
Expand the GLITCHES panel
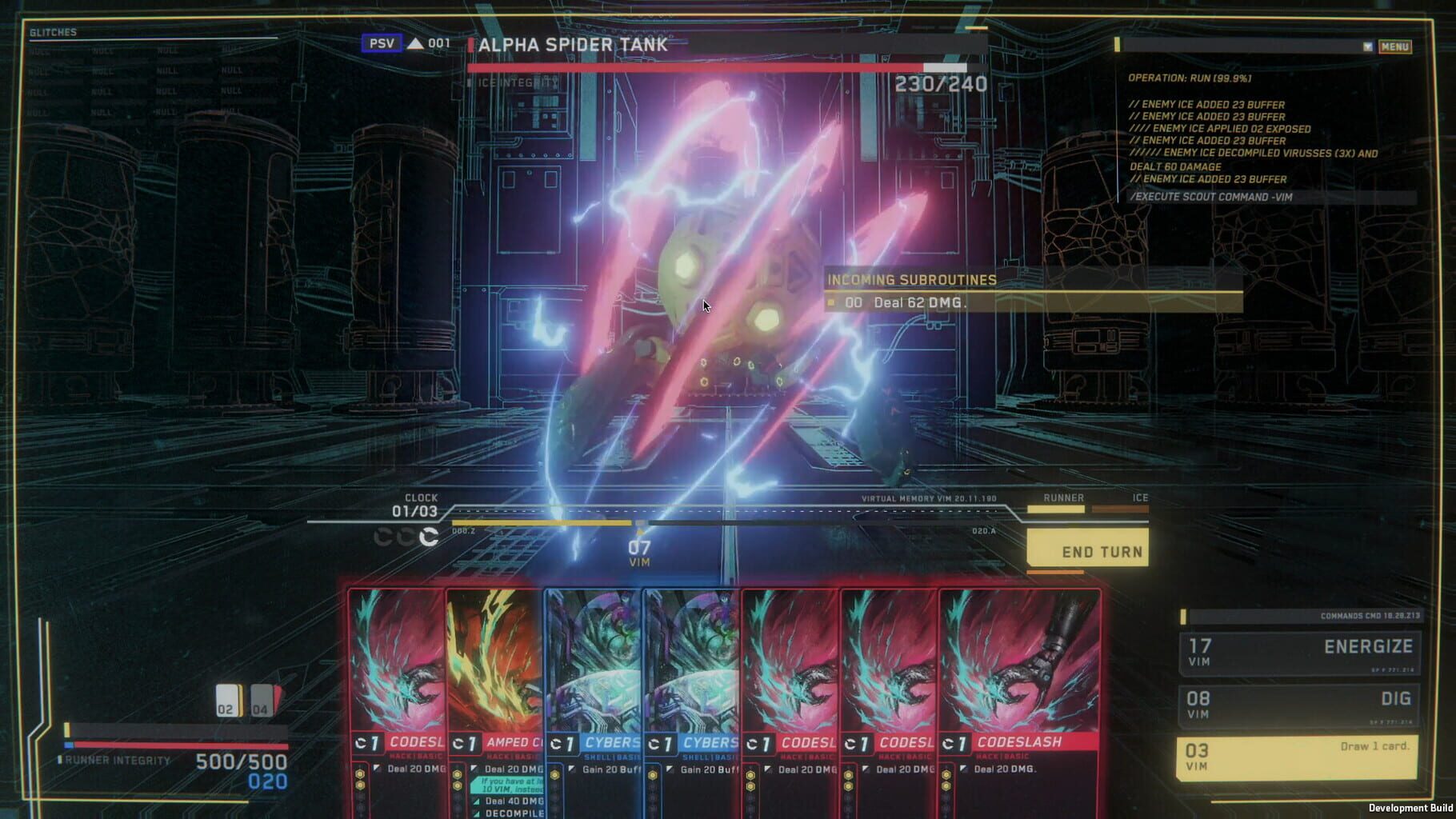pyautogui.click(x=54, y=34)
